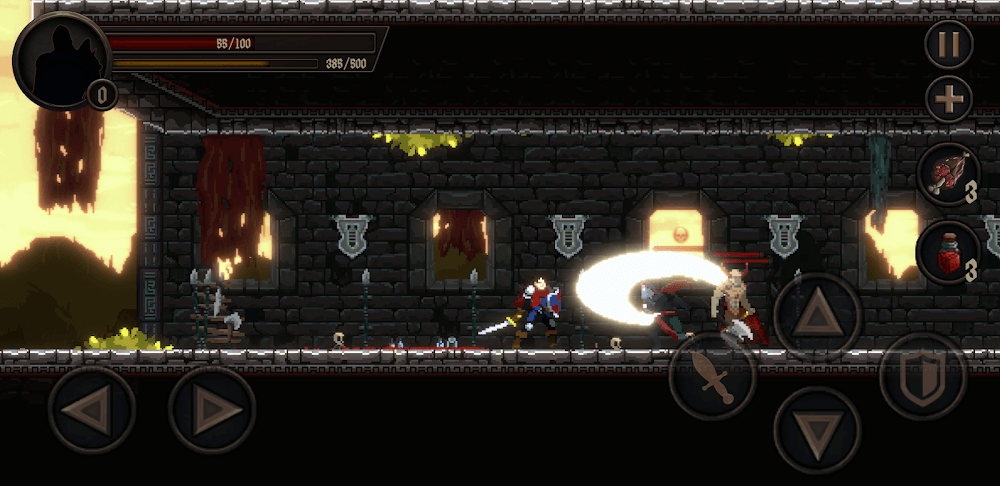Screen dimensions: 1000x486
Task: Use the meat food item
Action: pos(947,174)
